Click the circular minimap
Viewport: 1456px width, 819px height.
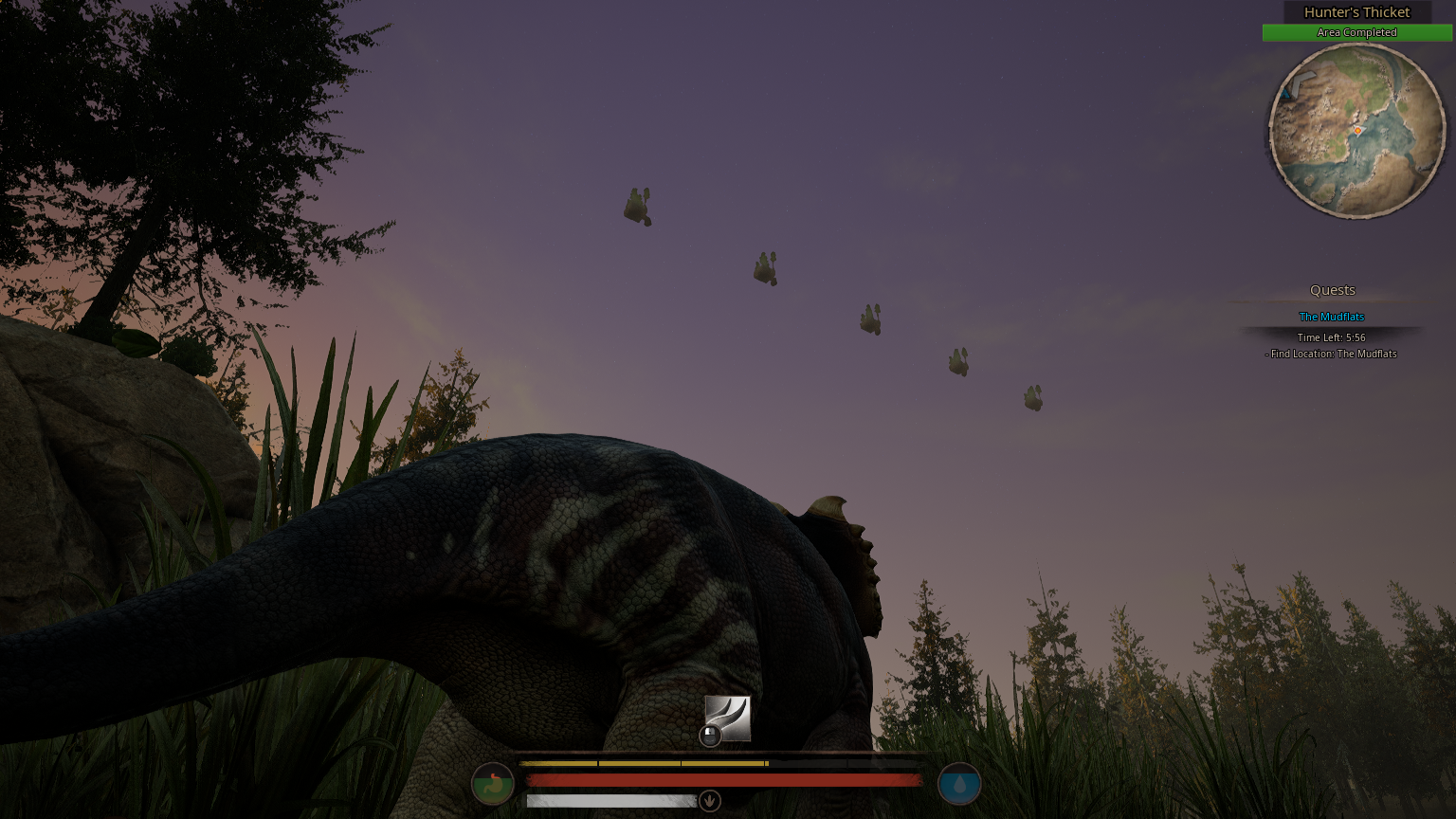[1356, 133]
